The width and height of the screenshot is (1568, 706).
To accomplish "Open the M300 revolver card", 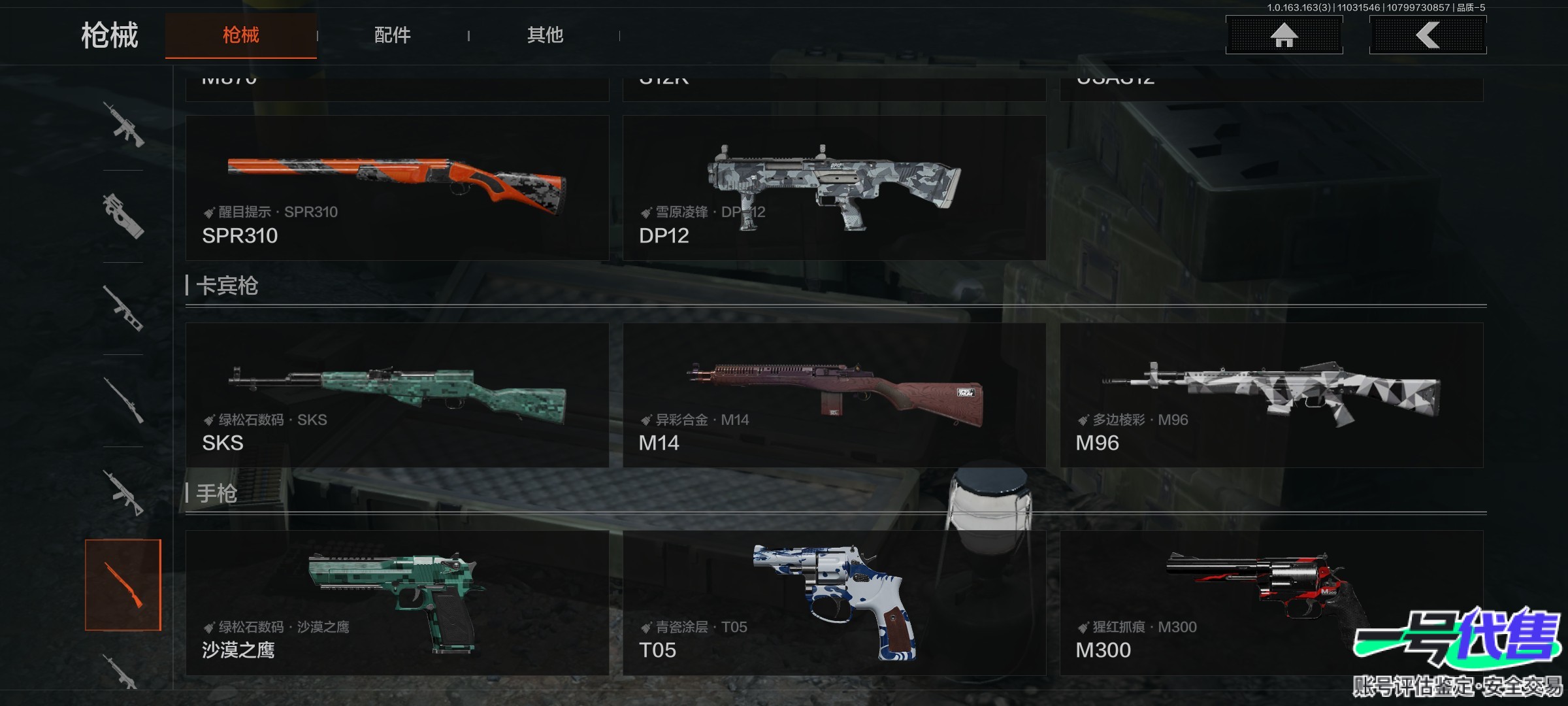I will 1271,603.
